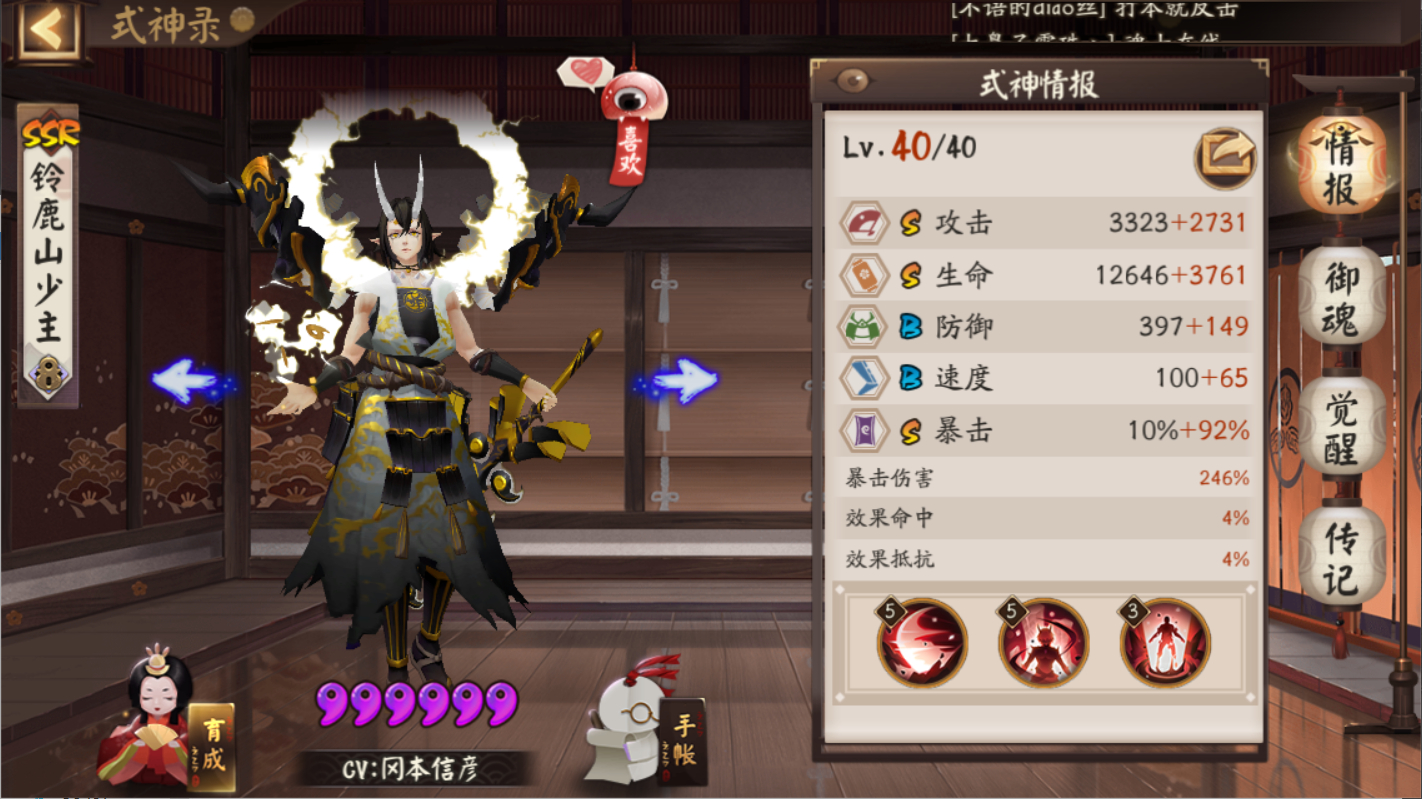Click the 攻击 attack stat icon
1422x799 pixels.
[866, 223]
